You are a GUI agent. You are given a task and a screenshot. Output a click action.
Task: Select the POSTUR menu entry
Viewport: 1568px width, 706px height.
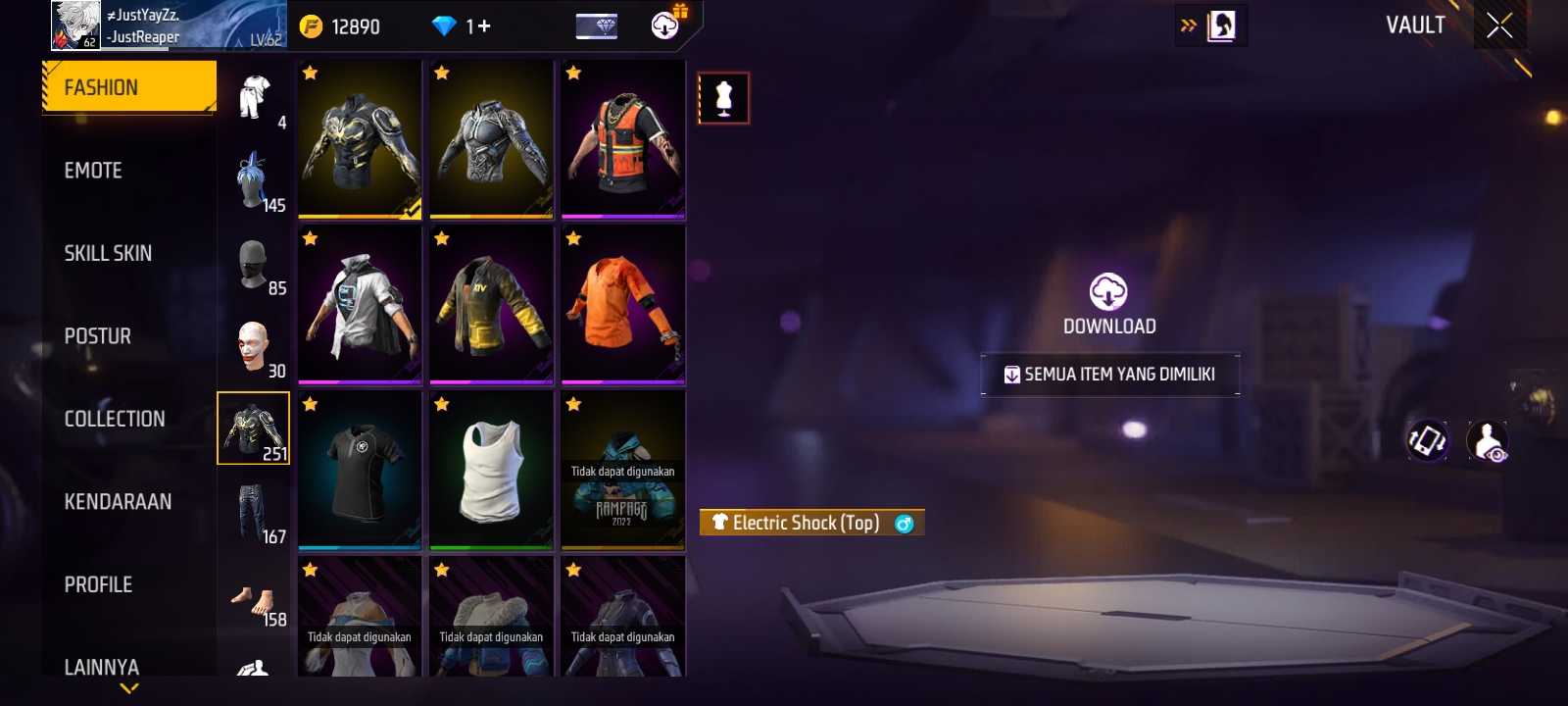pos(98,336)
